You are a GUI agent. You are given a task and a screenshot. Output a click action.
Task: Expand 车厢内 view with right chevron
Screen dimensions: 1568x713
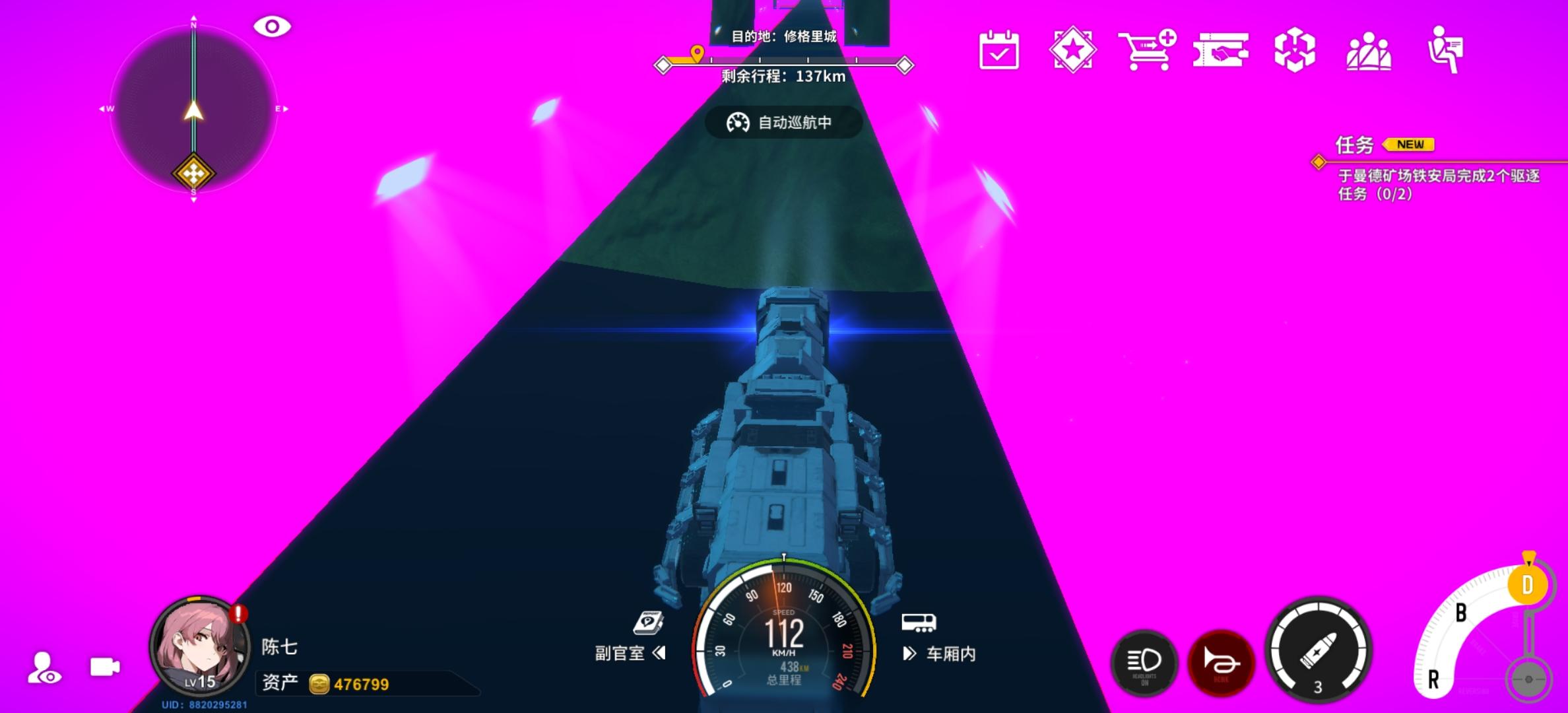pyautogui.click(x=910, y=654)
